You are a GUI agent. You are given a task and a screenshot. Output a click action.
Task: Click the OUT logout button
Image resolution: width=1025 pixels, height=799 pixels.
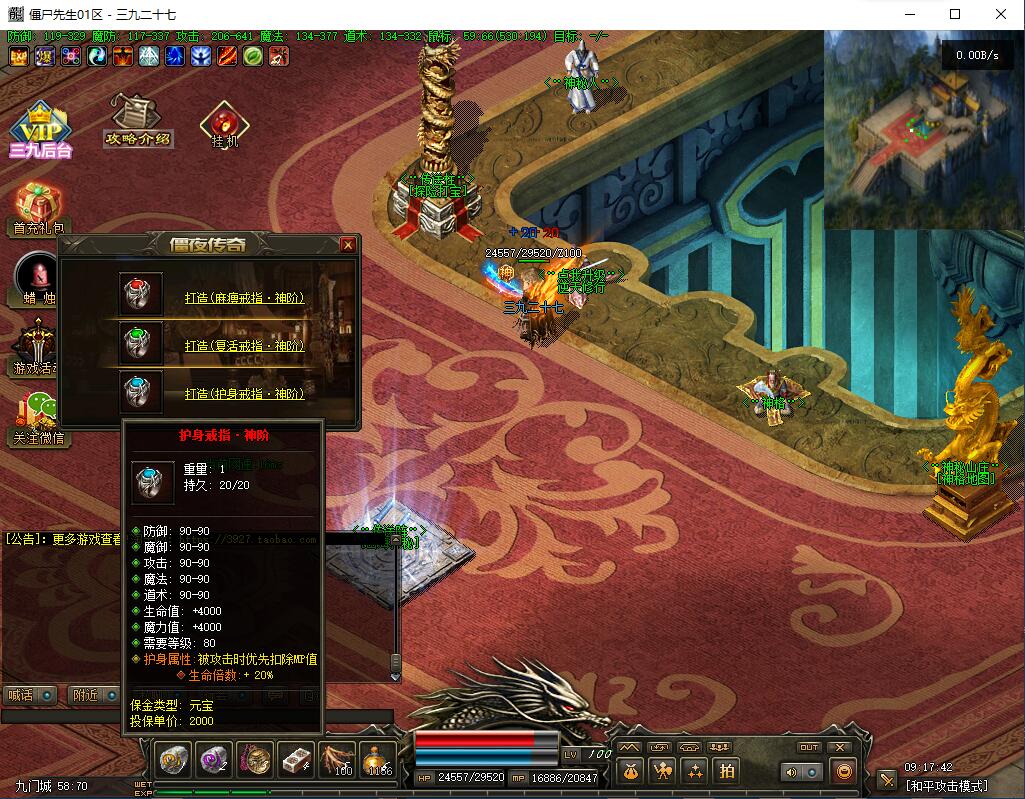coord(808,748)
